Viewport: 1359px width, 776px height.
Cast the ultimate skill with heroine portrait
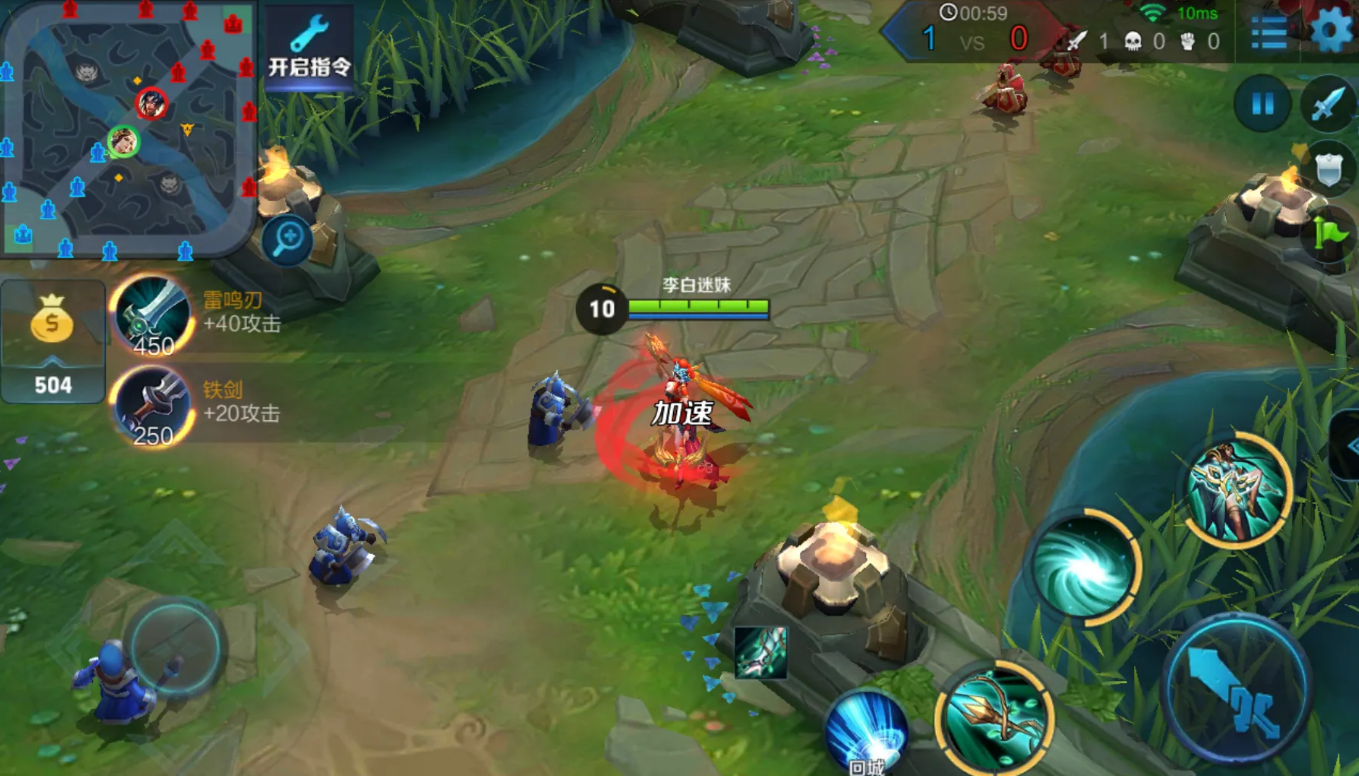(x=1238, y=490)
